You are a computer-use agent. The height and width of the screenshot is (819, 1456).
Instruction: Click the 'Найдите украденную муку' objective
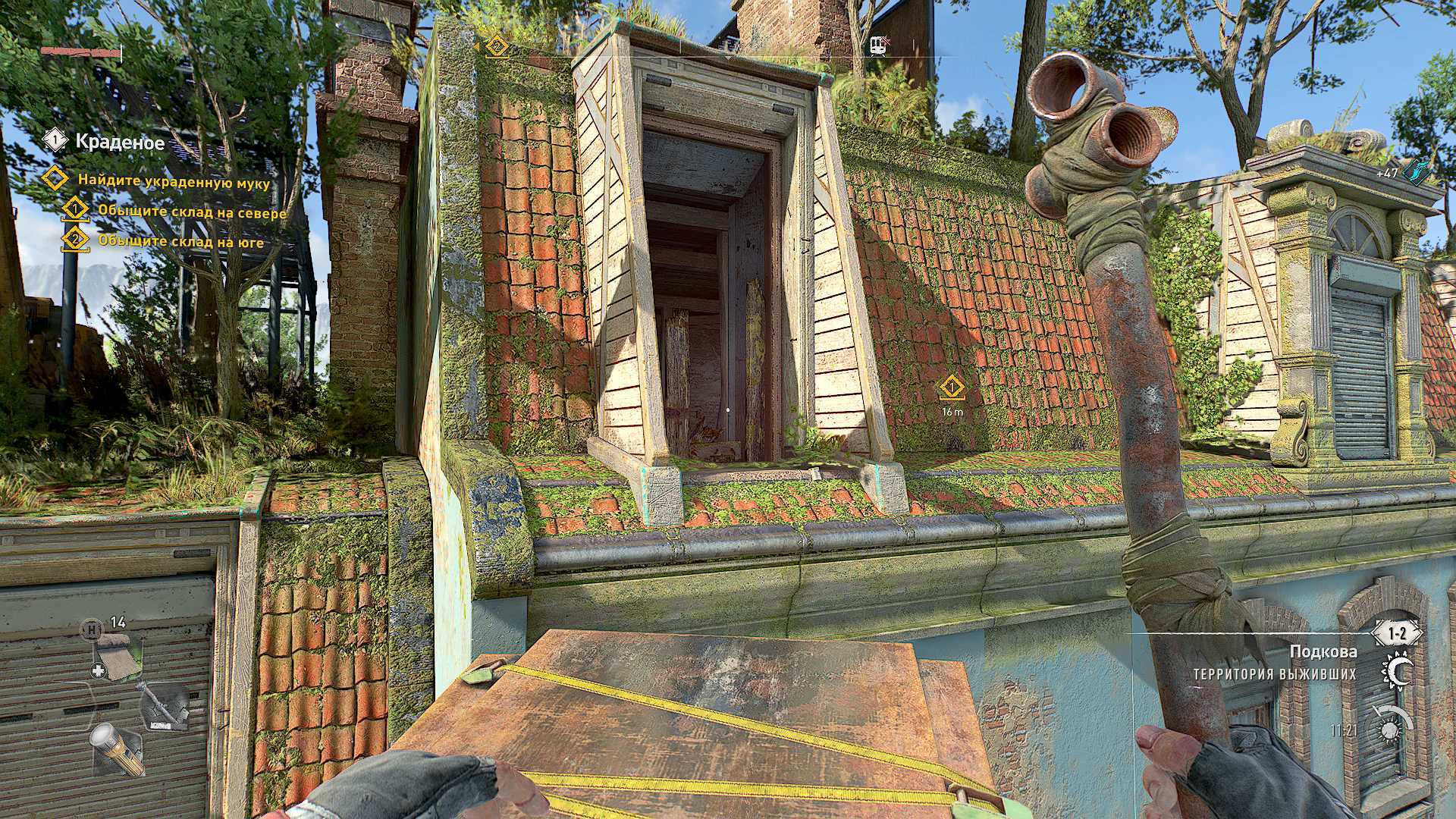(x=173, y=180)
